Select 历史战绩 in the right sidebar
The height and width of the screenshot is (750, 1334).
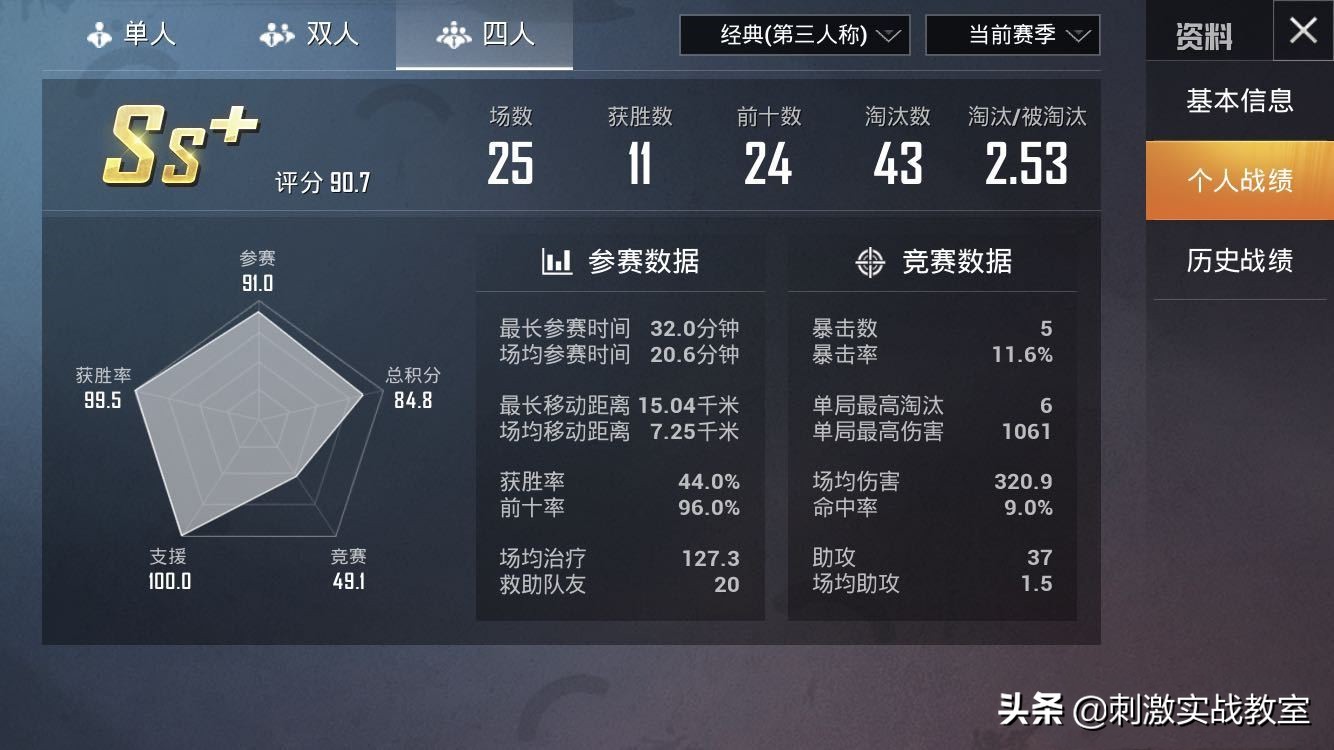1240,261
